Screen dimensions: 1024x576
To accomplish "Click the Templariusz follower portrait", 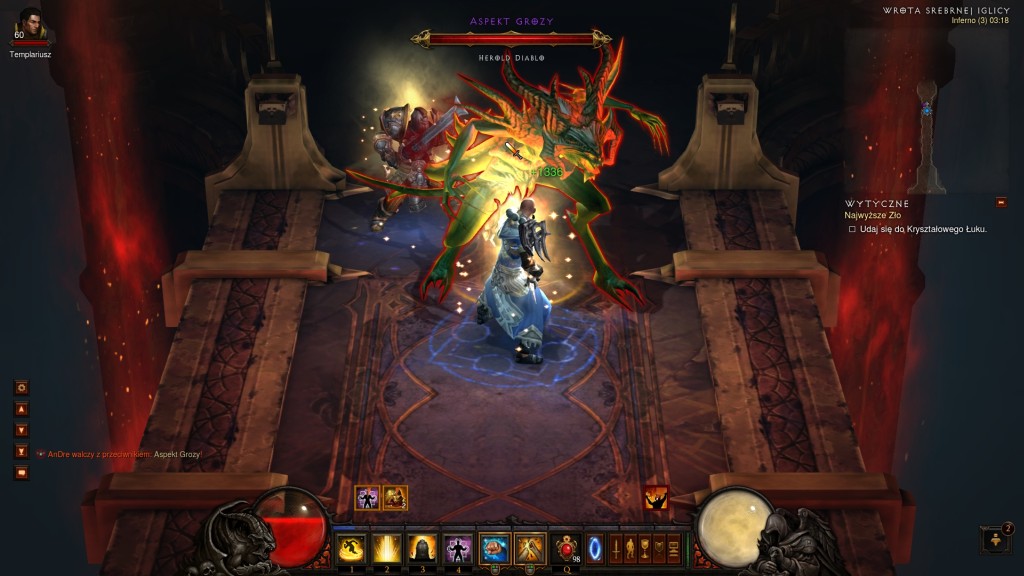I will click(31, 23).
